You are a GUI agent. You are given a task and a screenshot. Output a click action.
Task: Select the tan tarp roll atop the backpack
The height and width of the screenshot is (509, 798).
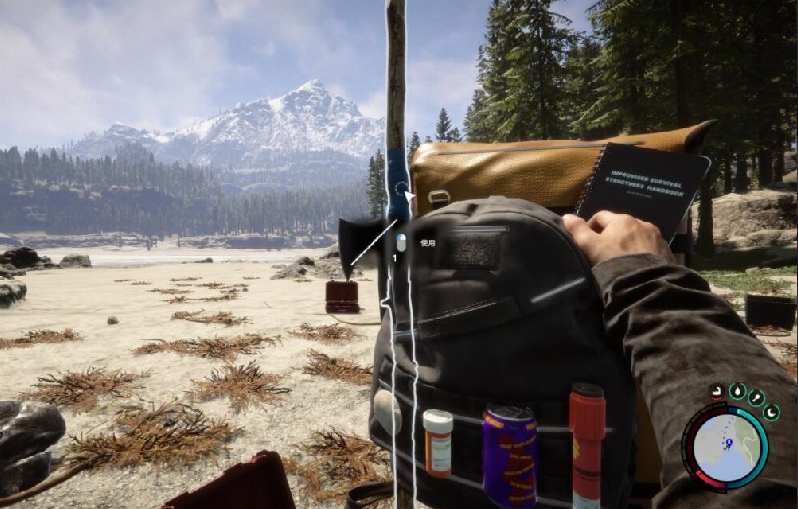[x=500, y=170]
